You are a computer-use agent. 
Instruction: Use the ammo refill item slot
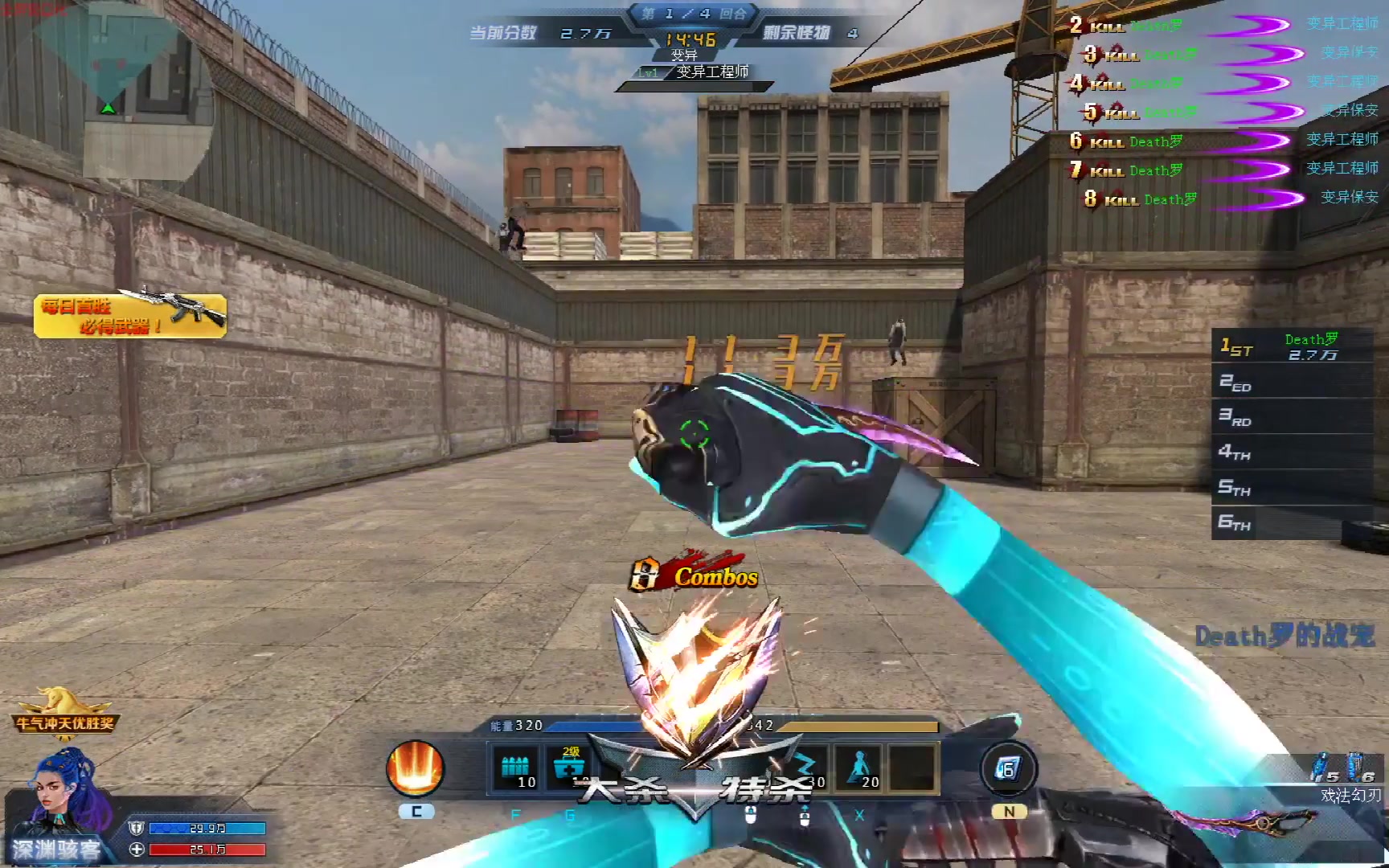tap(514, 768)
